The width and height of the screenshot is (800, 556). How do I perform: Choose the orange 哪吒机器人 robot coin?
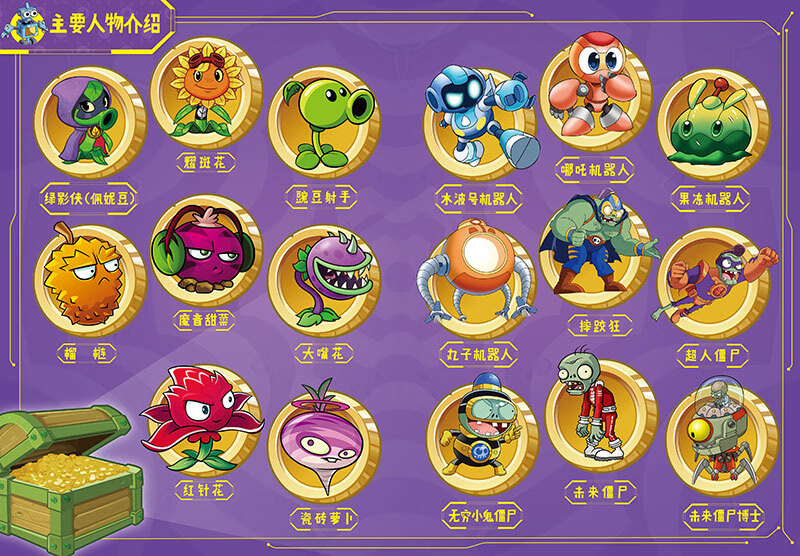[596, 92]
